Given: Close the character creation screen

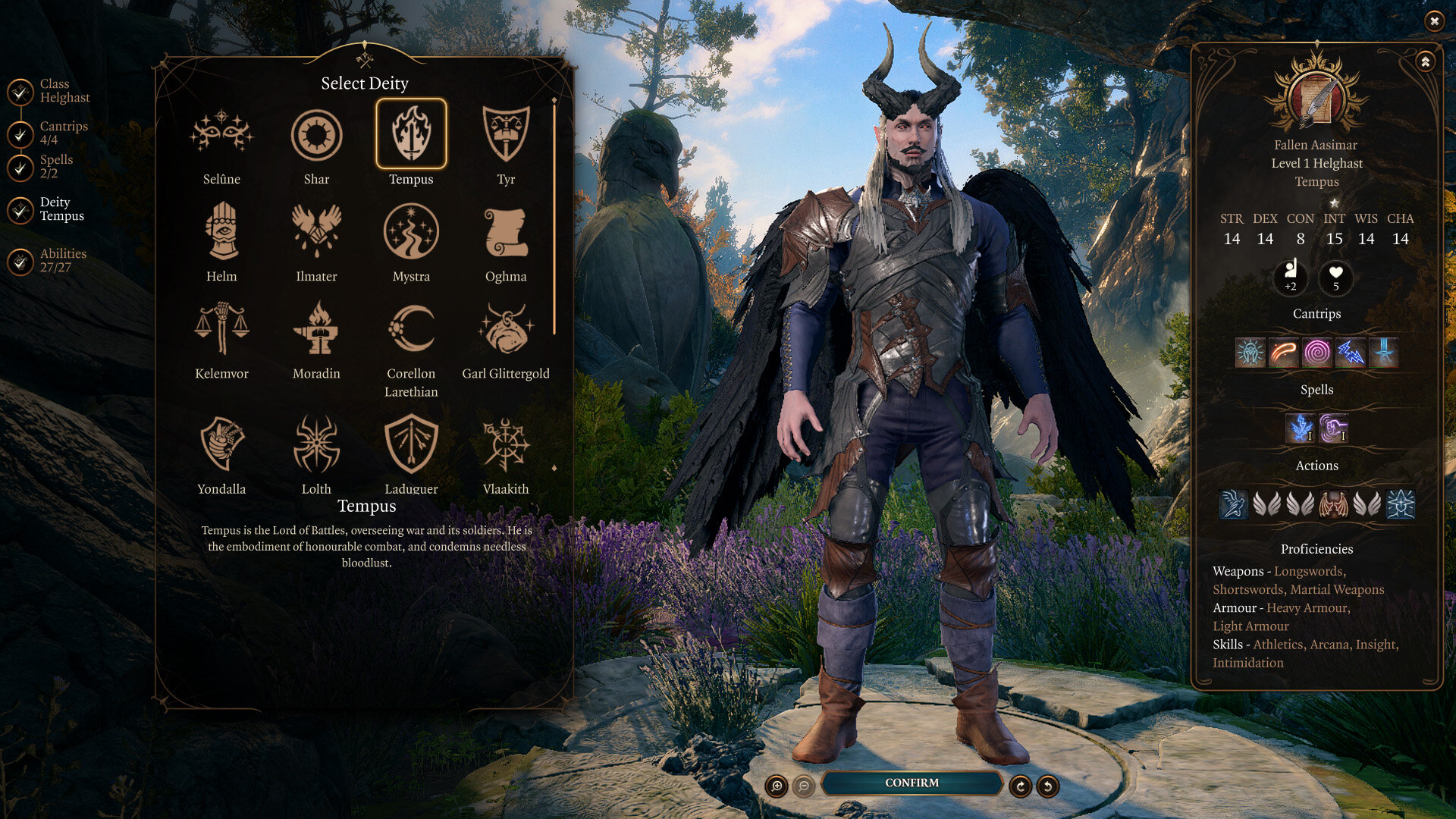Looking at the screenshot, I should pyautogui.click(x=1434, y=21).
